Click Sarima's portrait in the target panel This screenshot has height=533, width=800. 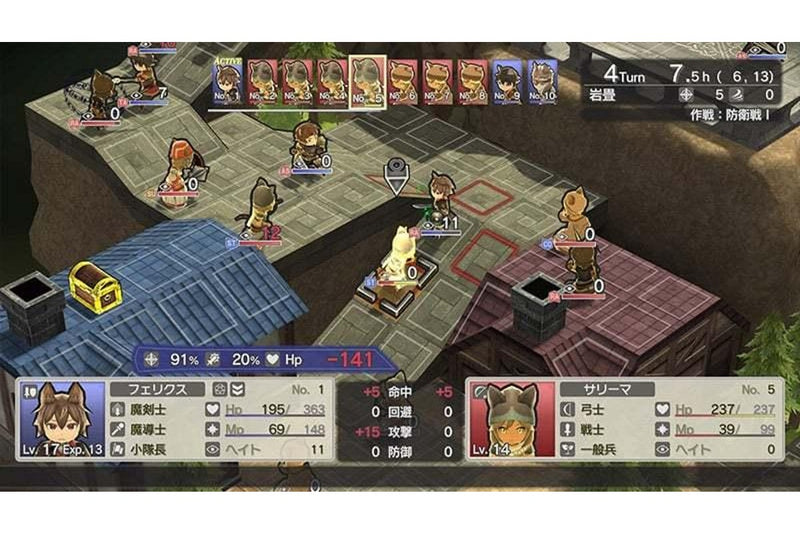coord(507,420)
